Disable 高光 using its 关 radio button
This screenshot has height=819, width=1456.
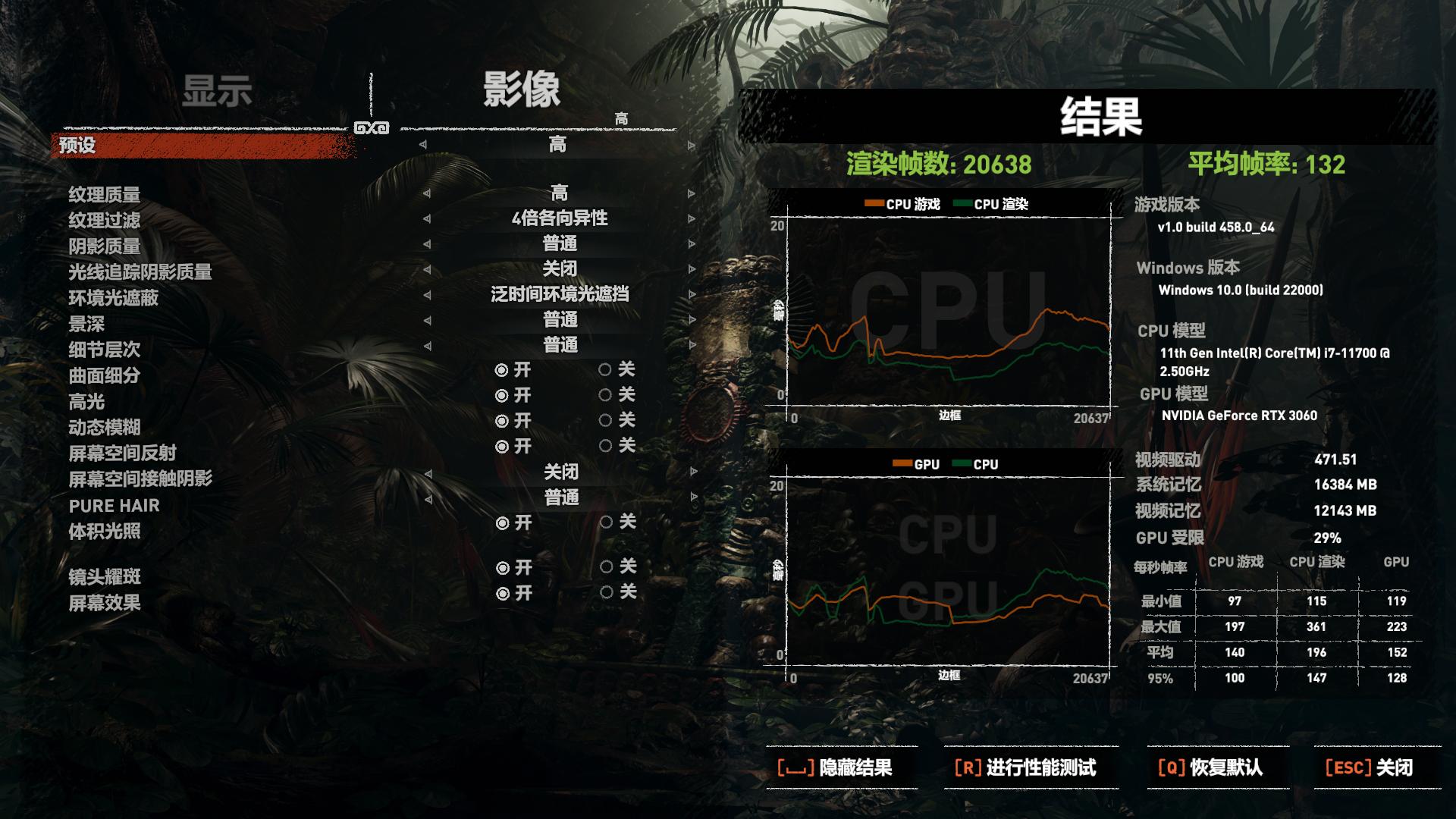pyautogui.click(x=607, y=396)
